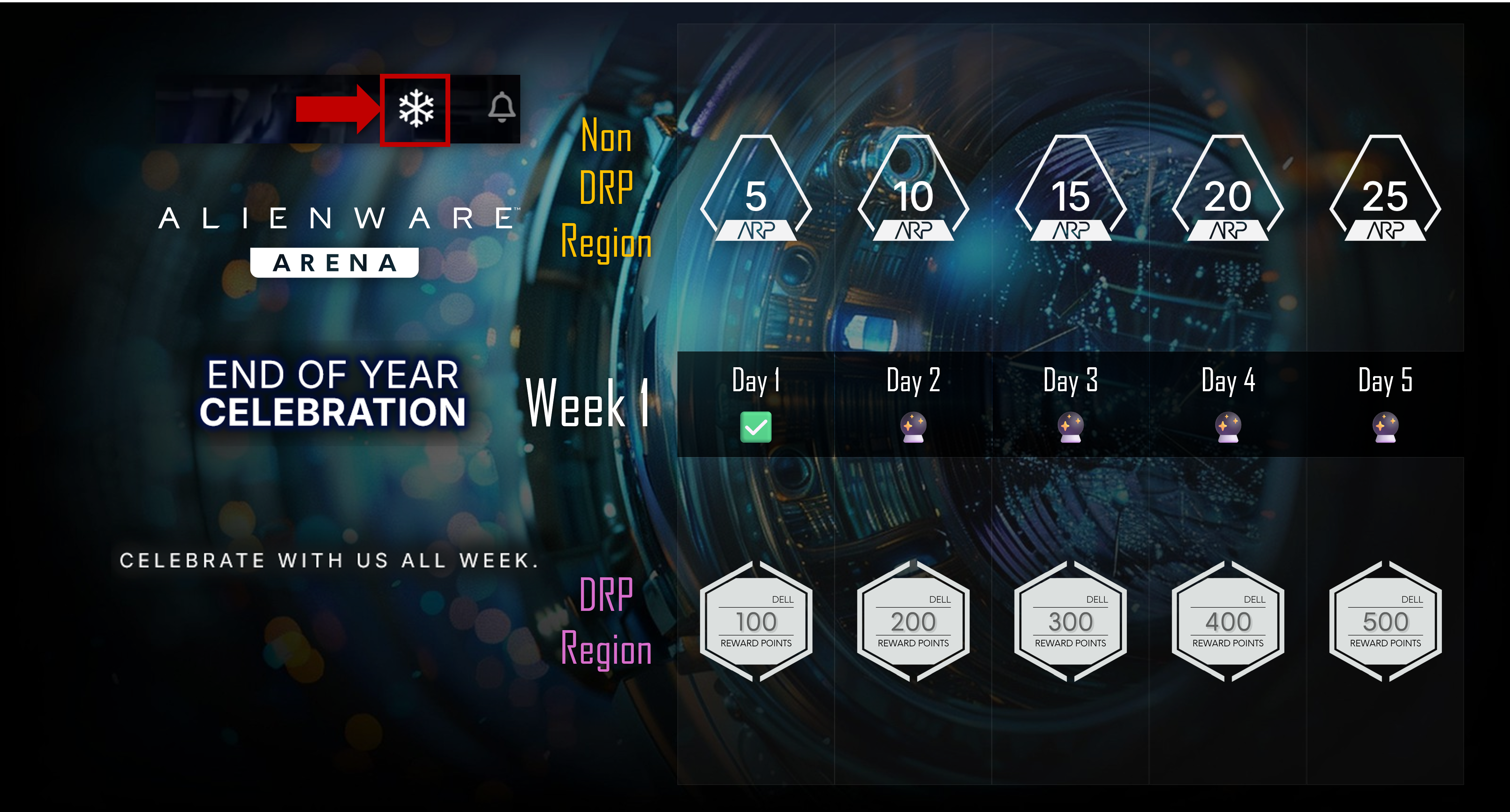The height and width of the screenshot is (812, 1510).
Task: Select the Day 4 crystal ball icon
Action: (x=1228, y=427)
